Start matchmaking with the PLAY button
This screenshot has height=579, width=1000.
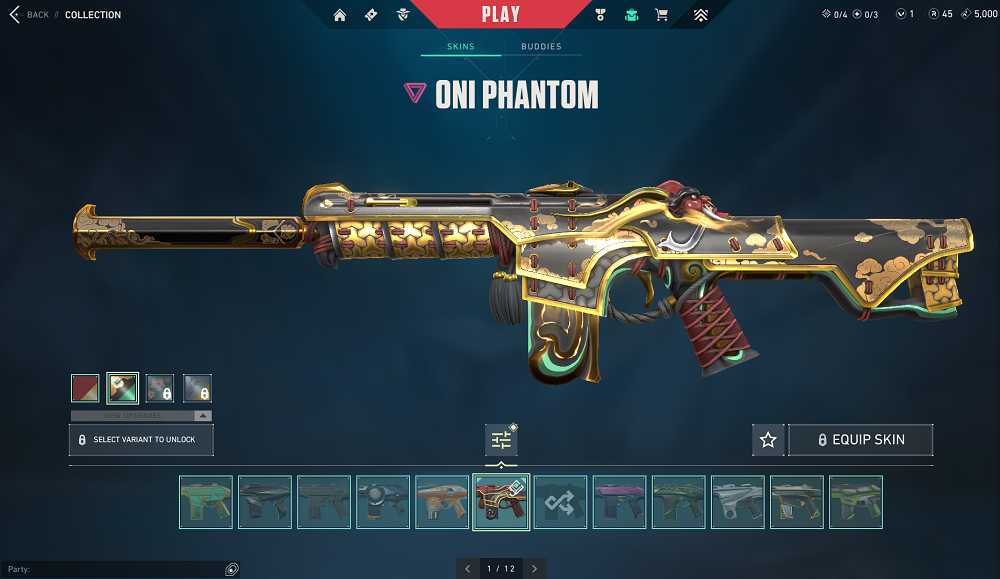[500, 14]
